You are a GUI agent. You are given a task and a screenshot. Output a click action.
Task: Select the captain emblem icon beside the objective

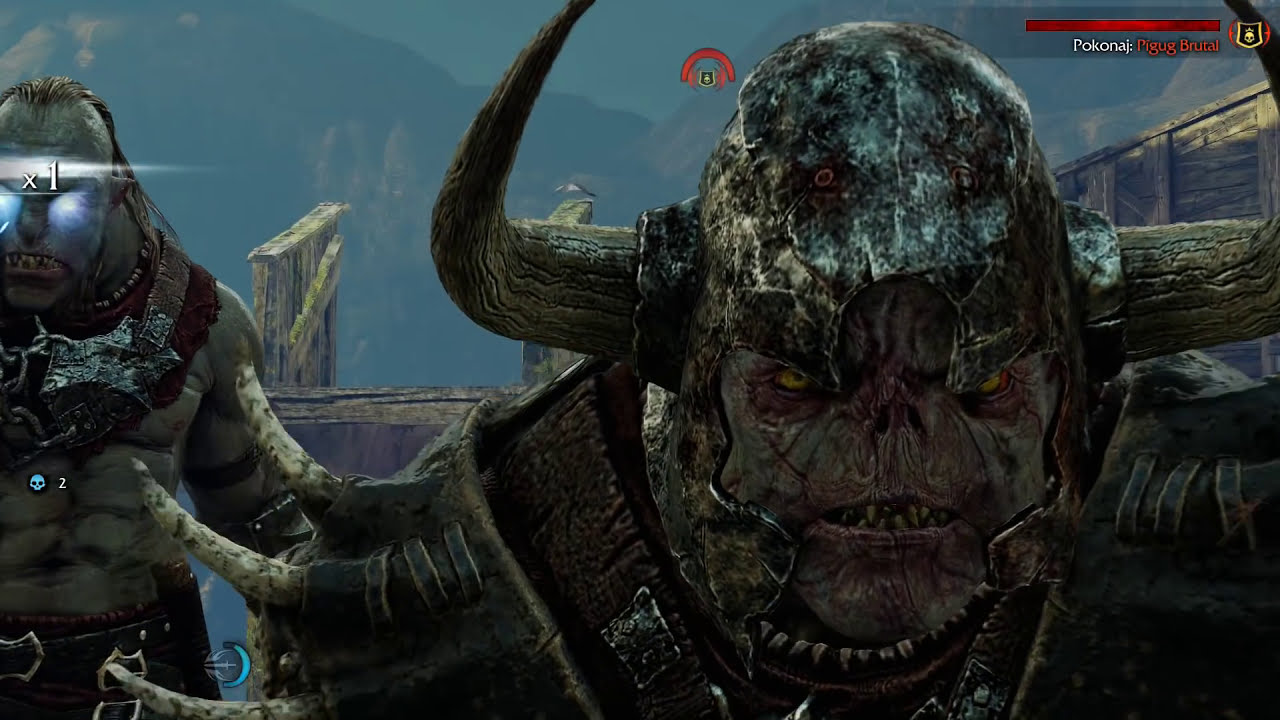coord(1249,35)
